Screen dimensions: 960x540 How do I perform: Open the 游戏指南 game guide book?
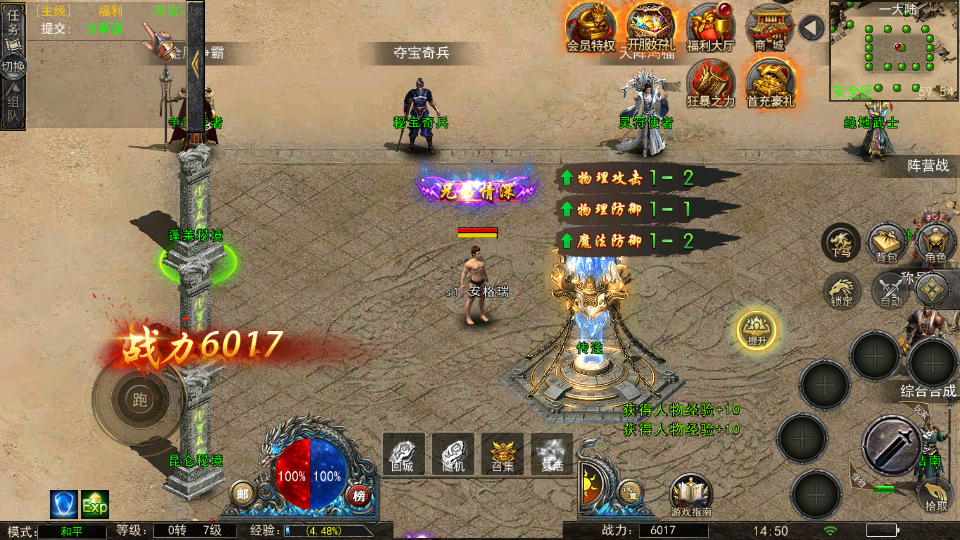pos(691,496)
